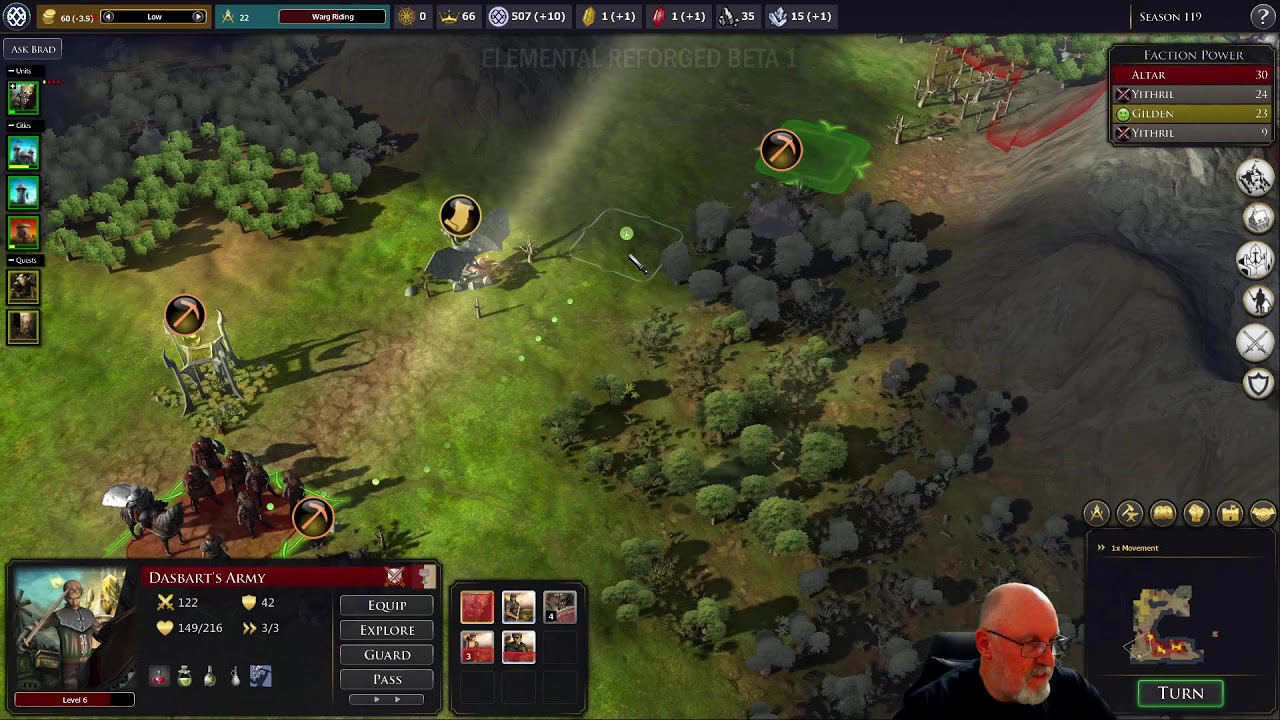The width and height of the screenshot is (1280, 720).
Task: Click the compass design icon
Action: click(x=1096, y=513)
